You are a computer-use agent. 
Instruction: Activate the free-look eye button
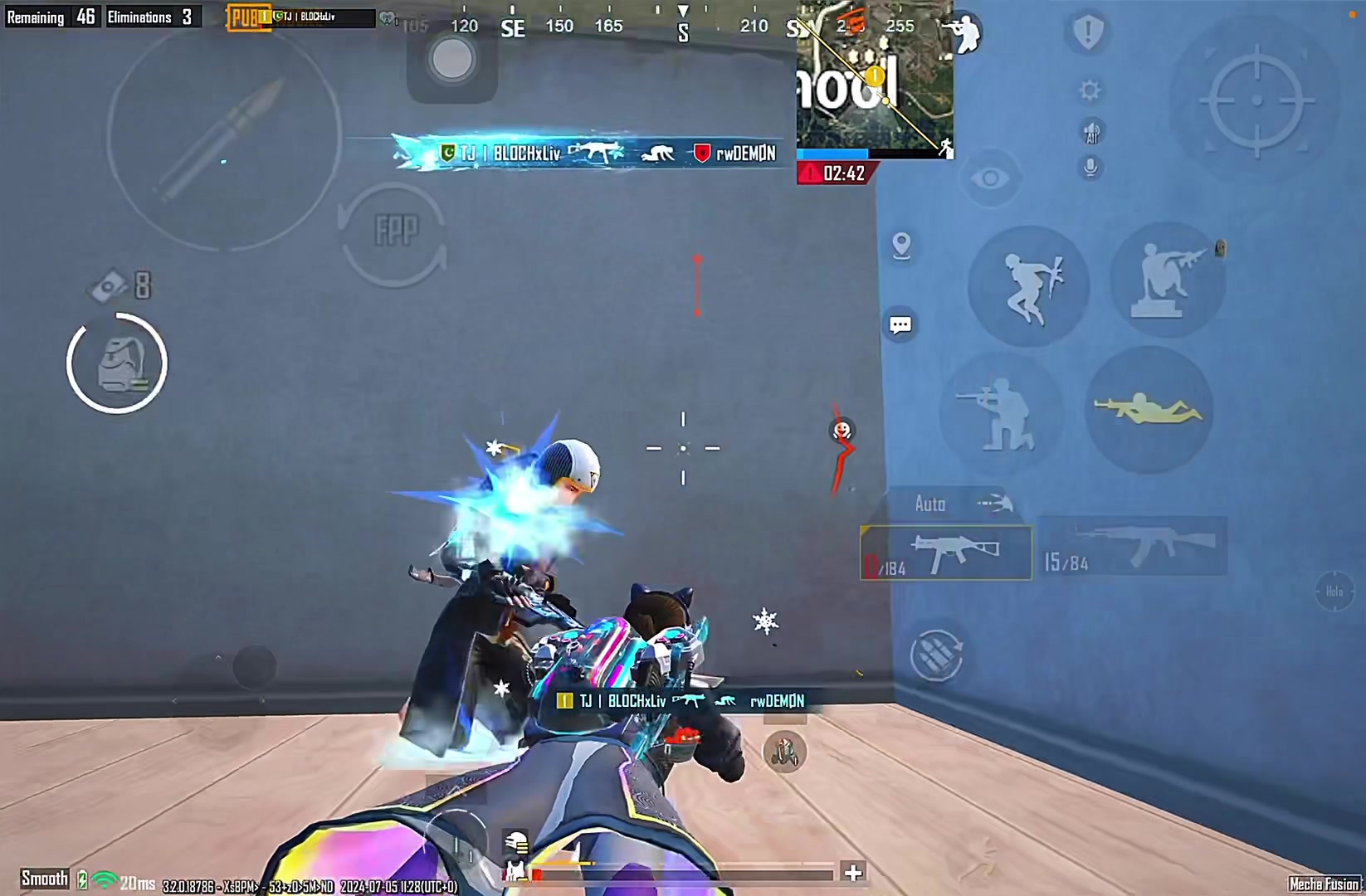989,178
